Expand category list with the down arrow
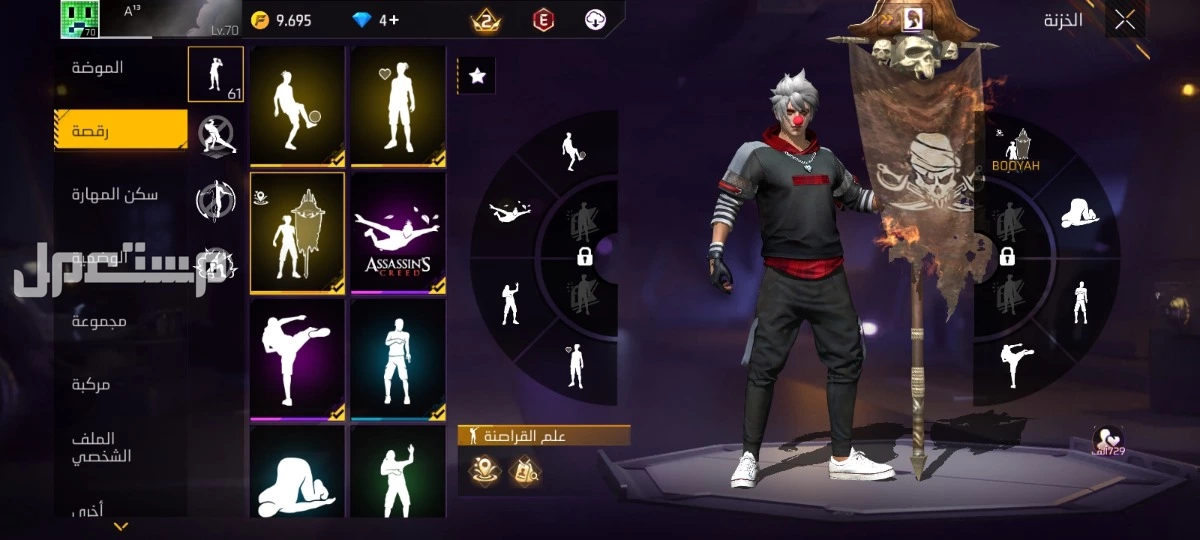Viewport: 1200px width, 540px height. 121,526
